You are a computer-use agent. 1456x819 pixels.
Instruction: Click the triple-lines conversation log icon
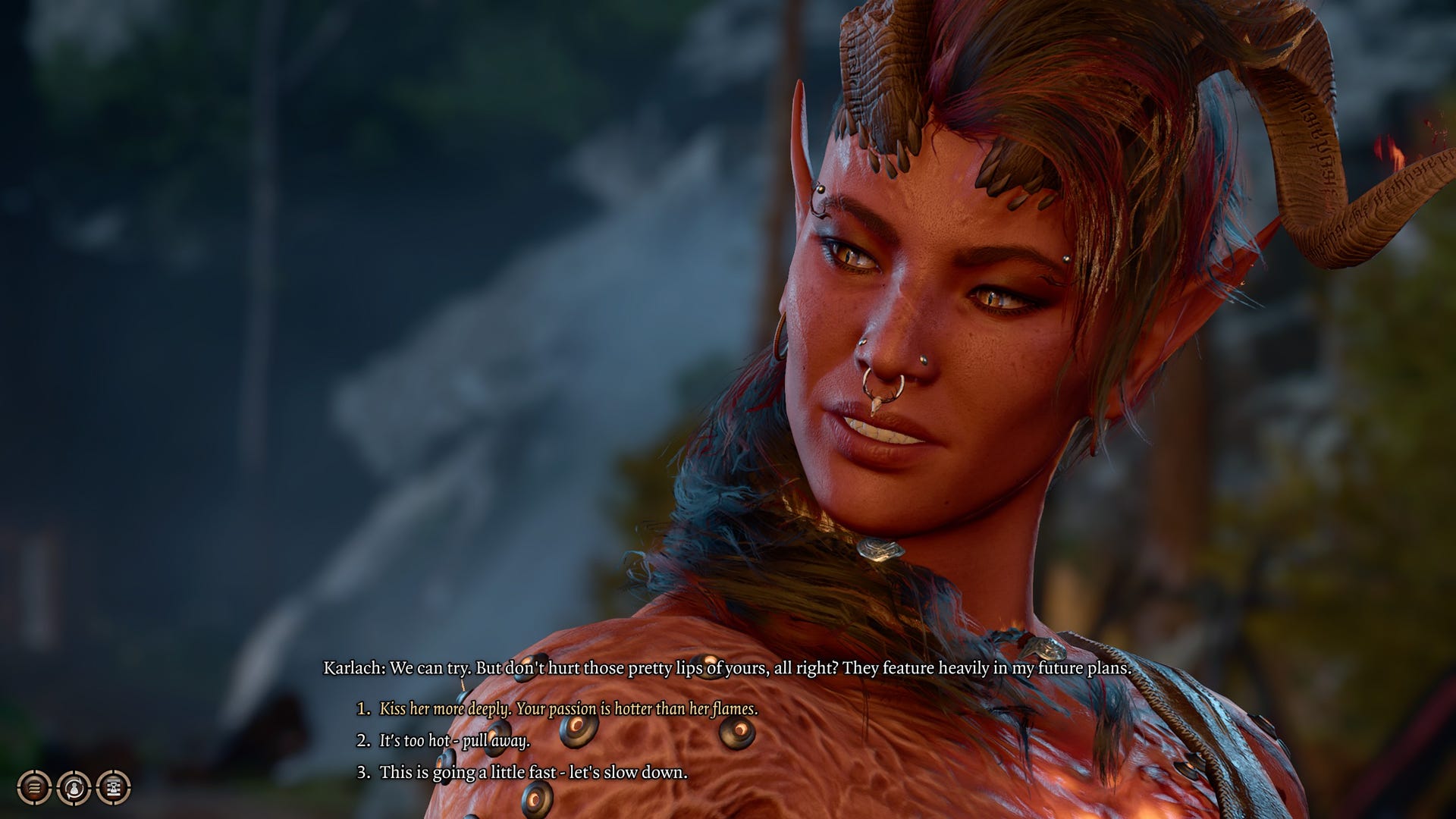[34, 788]
